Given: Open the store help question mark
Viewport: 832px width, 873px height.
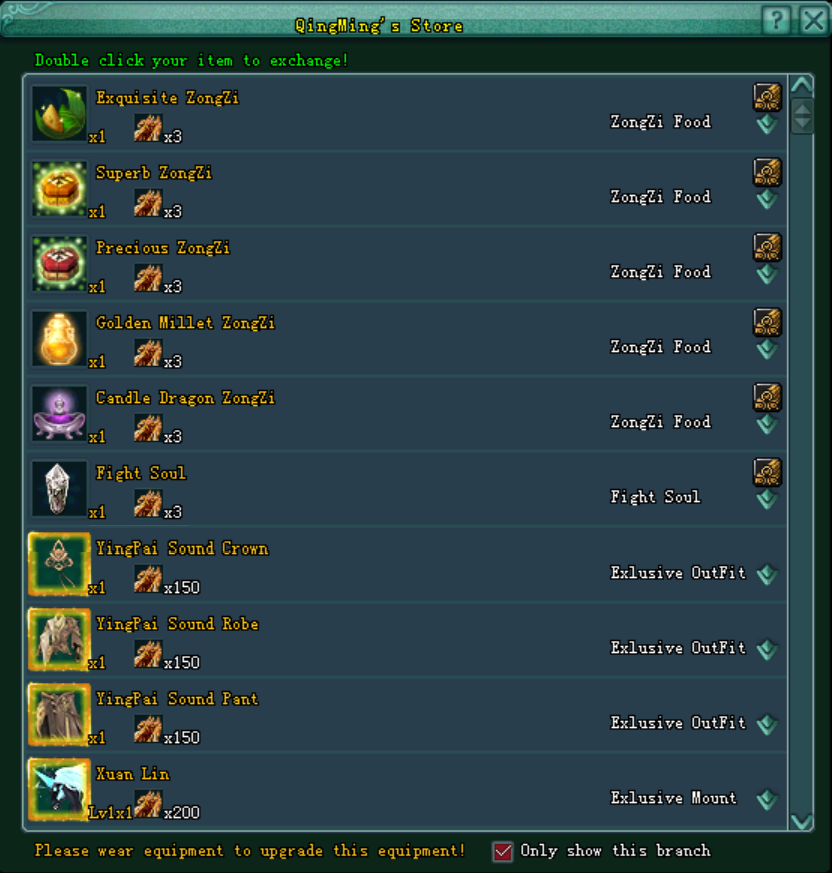Looking at the screenshot, I should [x=777, y=20].
